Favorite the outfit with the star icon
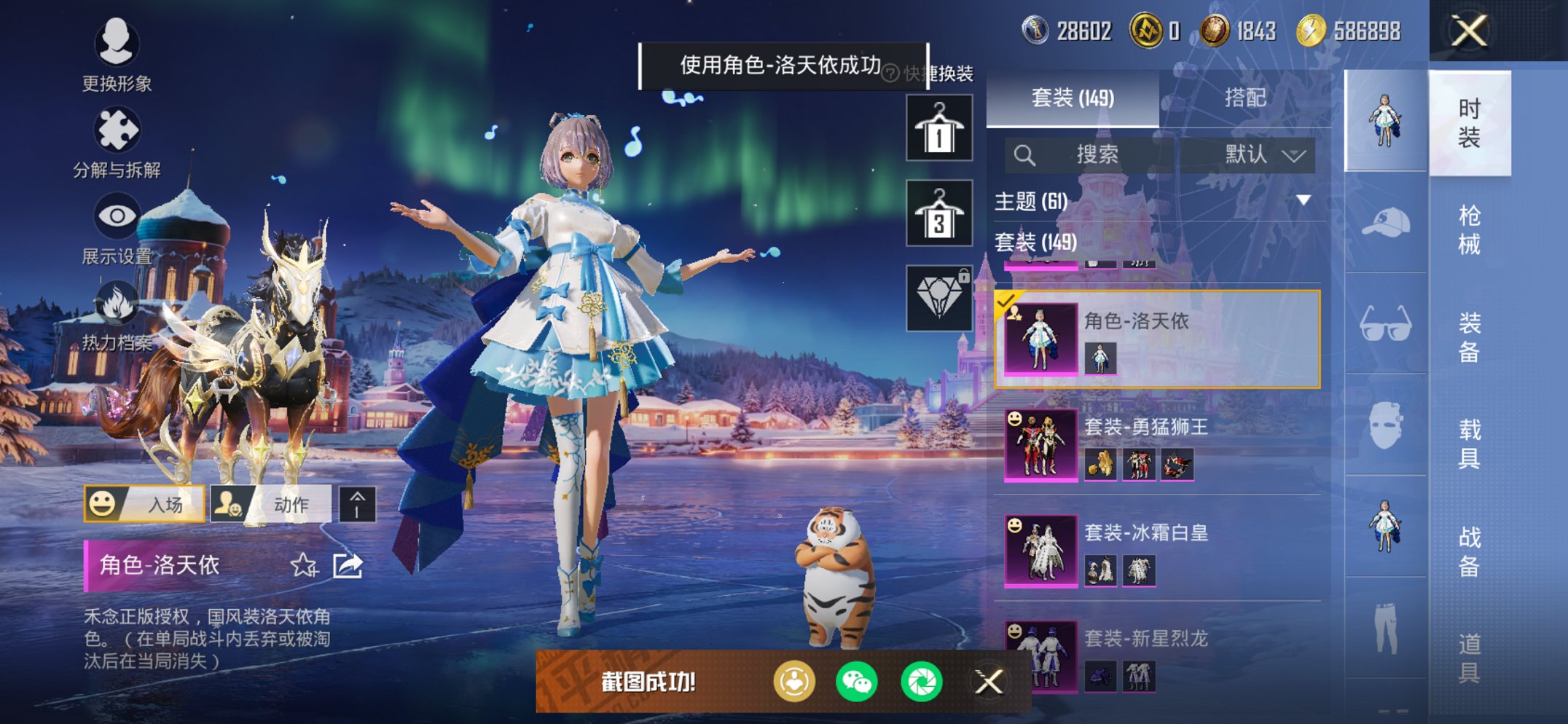 click(x=304, y=565)
